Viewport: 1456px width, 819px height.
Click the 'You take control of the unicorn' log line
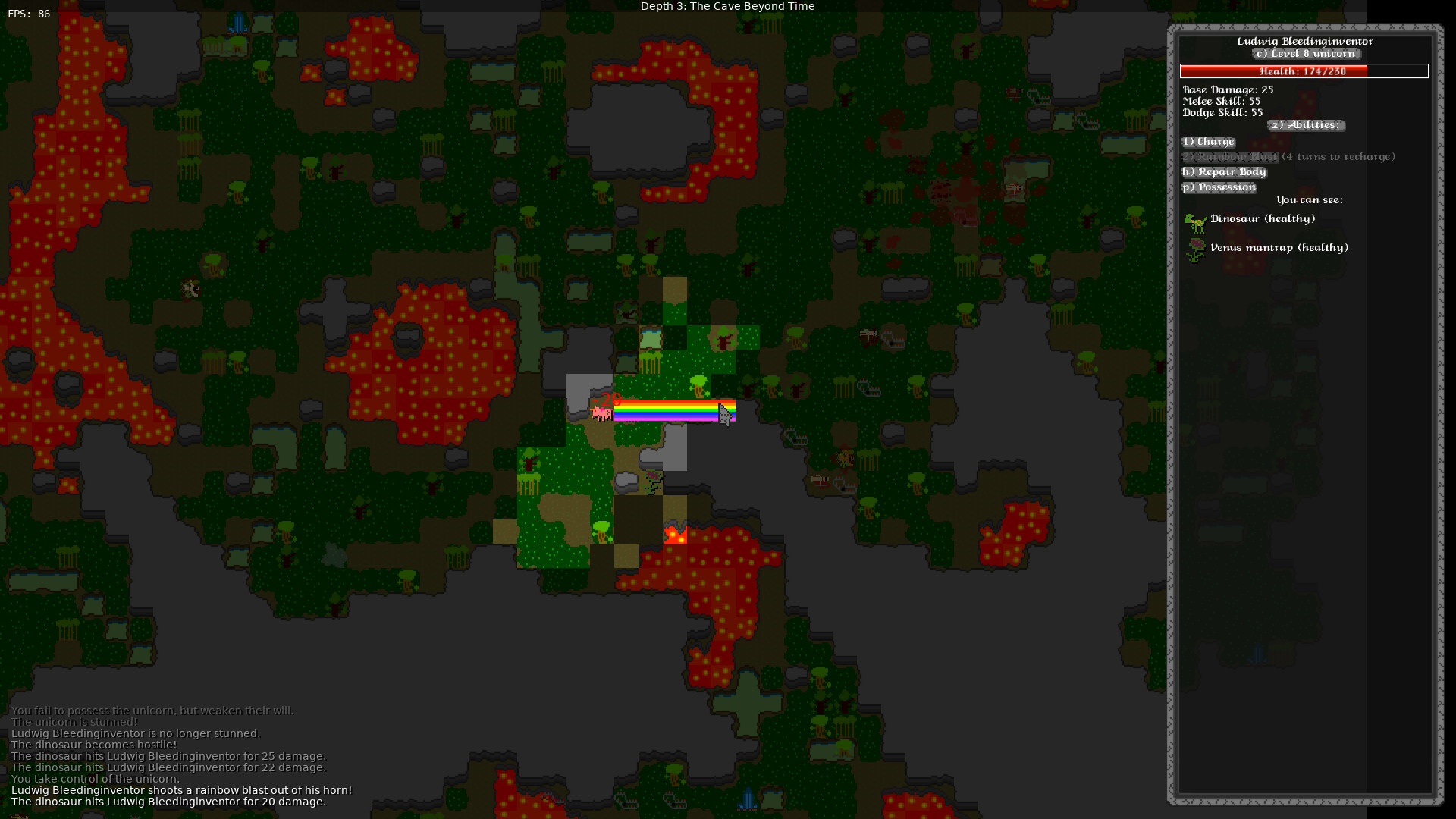pyautogui.click(x=96, y=778)
